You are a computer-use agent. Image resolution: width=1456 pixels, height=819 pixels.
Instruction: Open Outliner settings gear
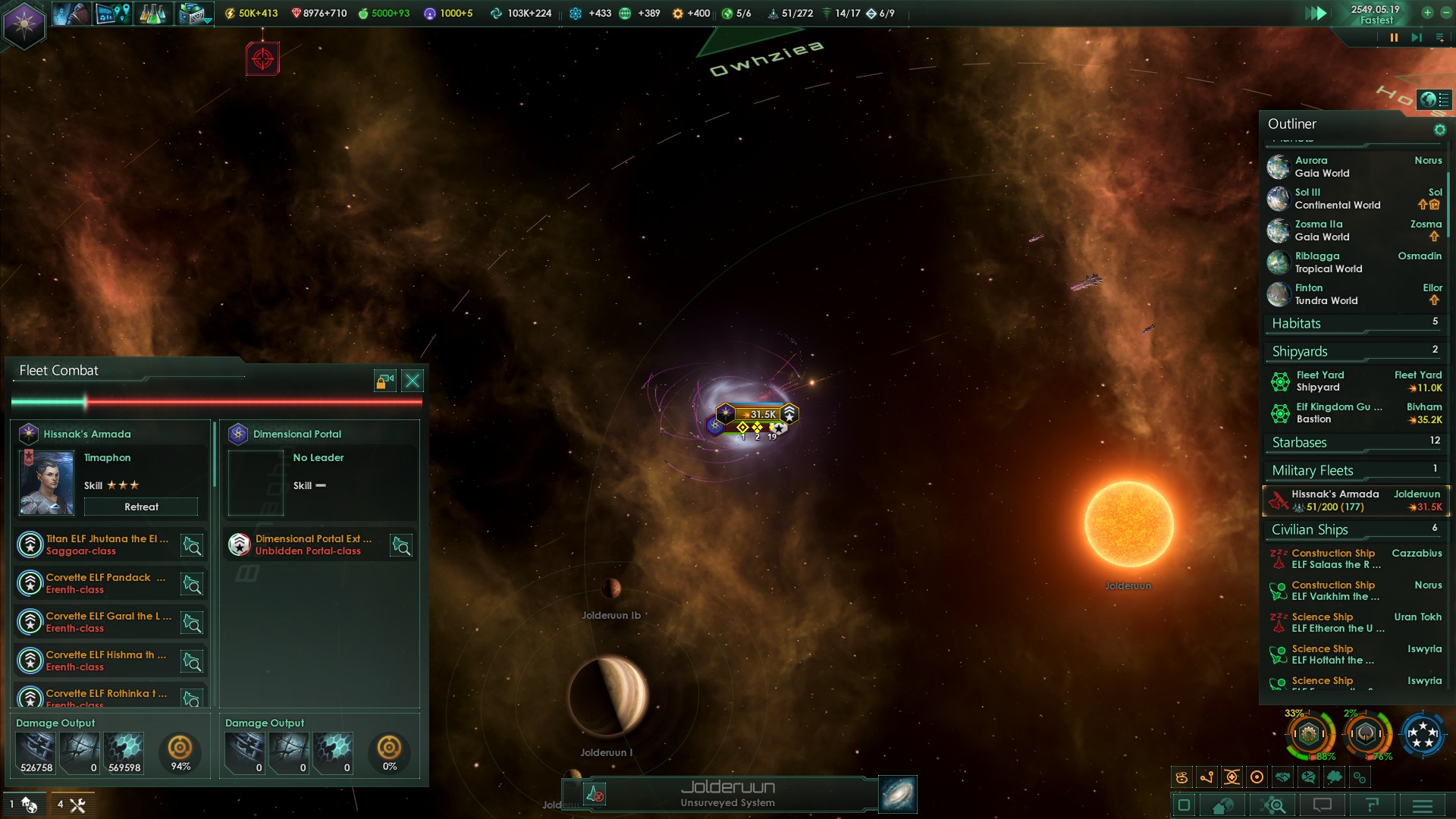(1439, 130)
